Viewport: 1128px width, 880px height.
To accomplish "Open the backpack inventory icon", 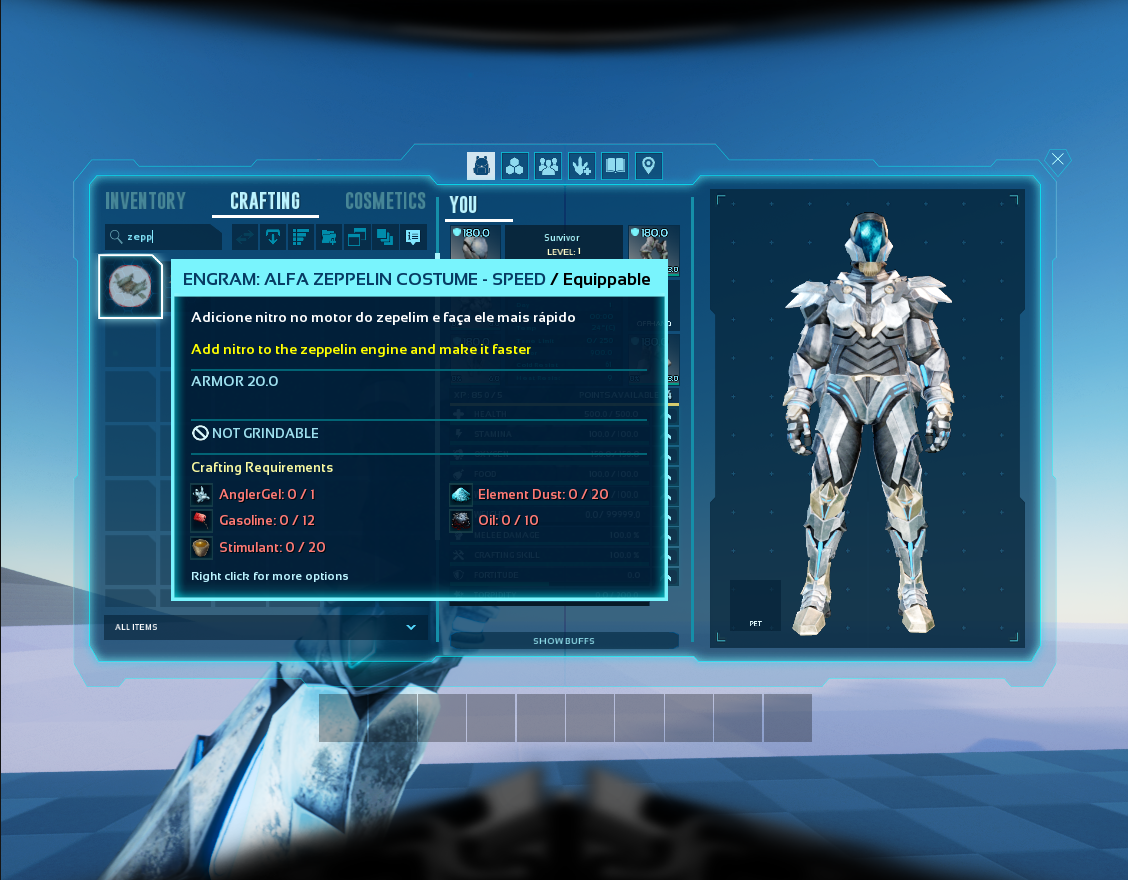I will tap(481, 166).
